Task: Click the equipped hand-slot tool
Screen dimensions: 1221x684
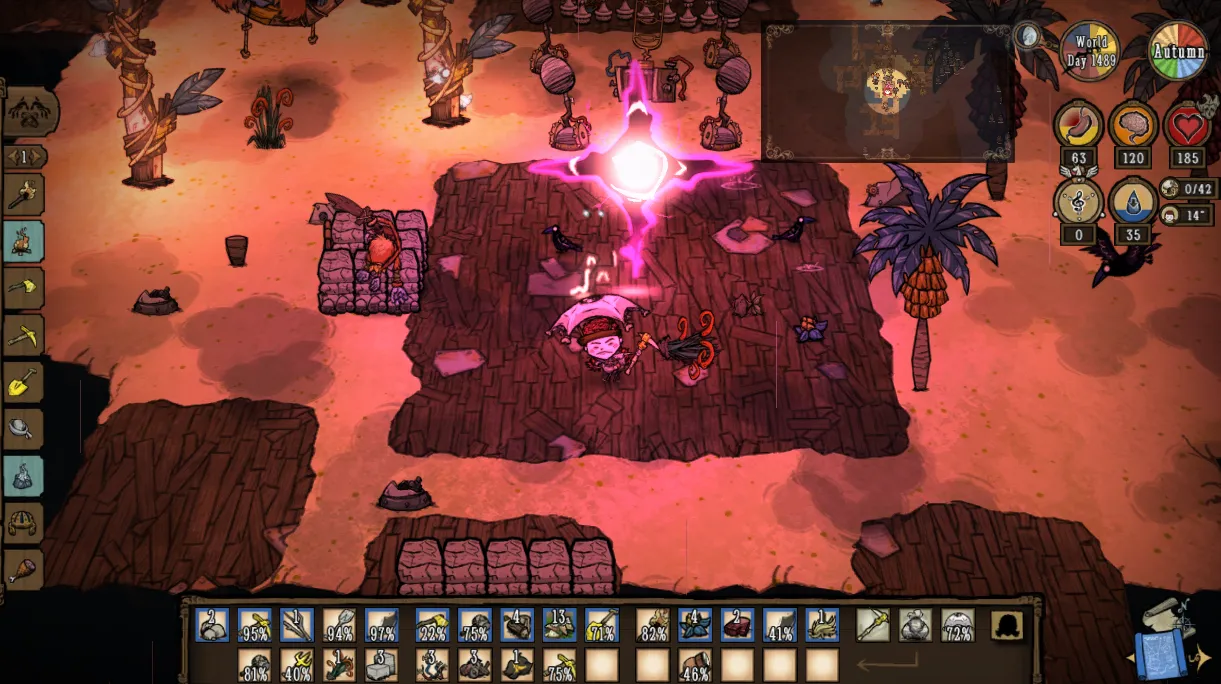Action: tap(873, 625)
